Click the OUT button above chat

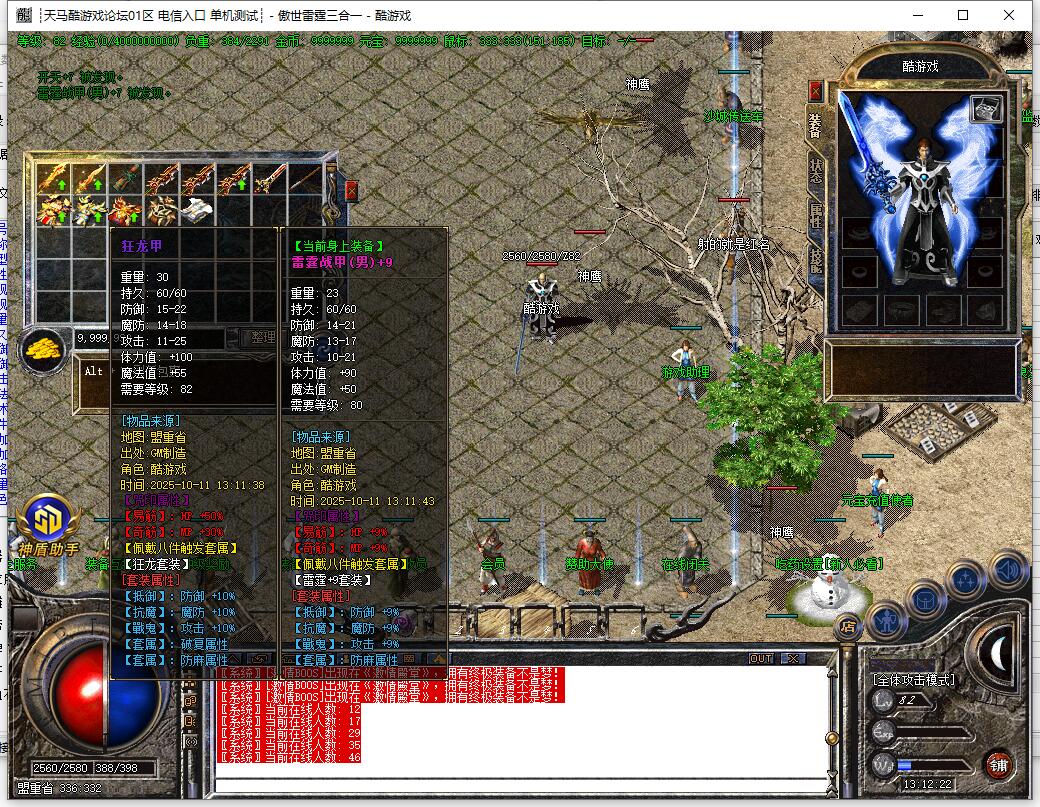click(x=762, y=658)
